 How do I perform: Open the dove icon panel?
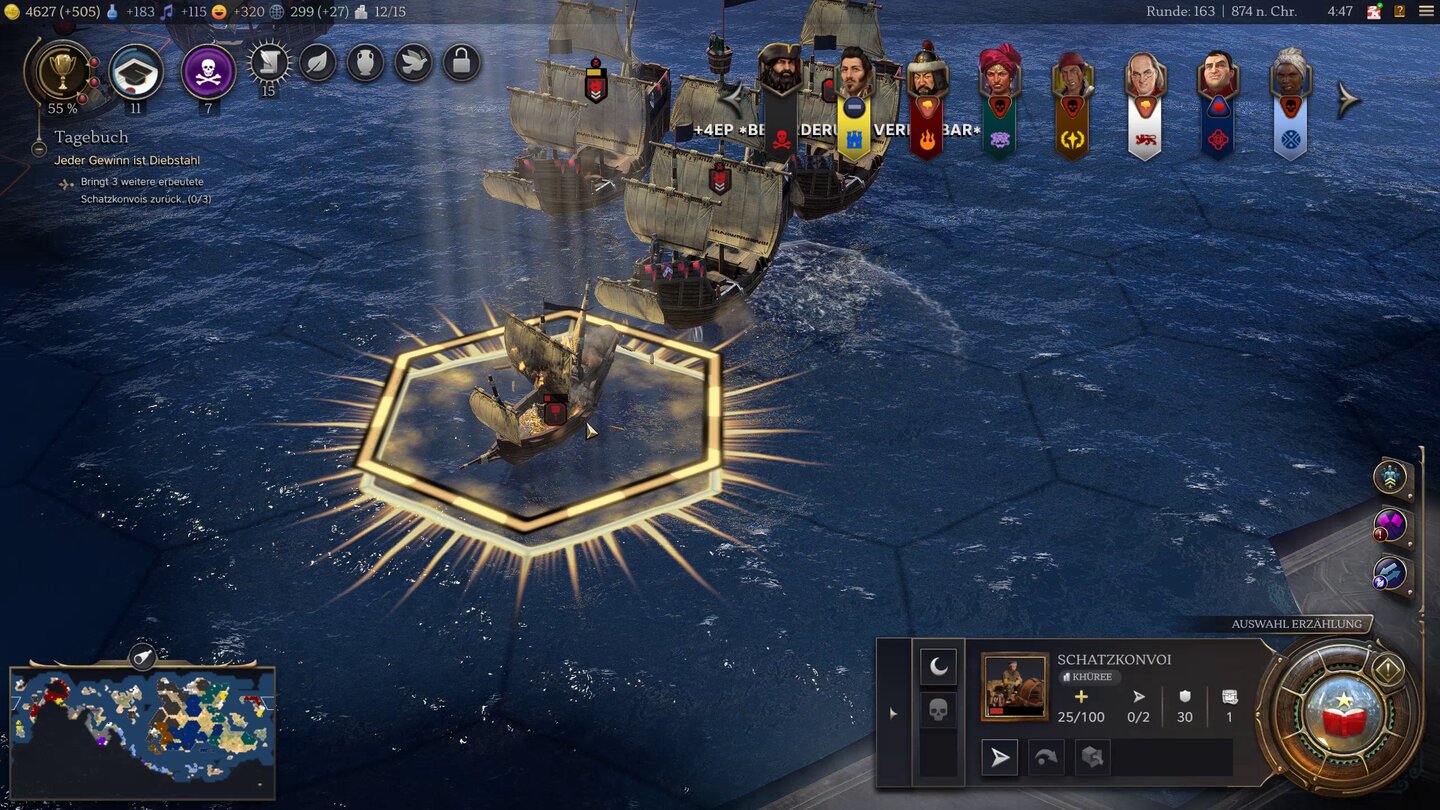[413, 63]
